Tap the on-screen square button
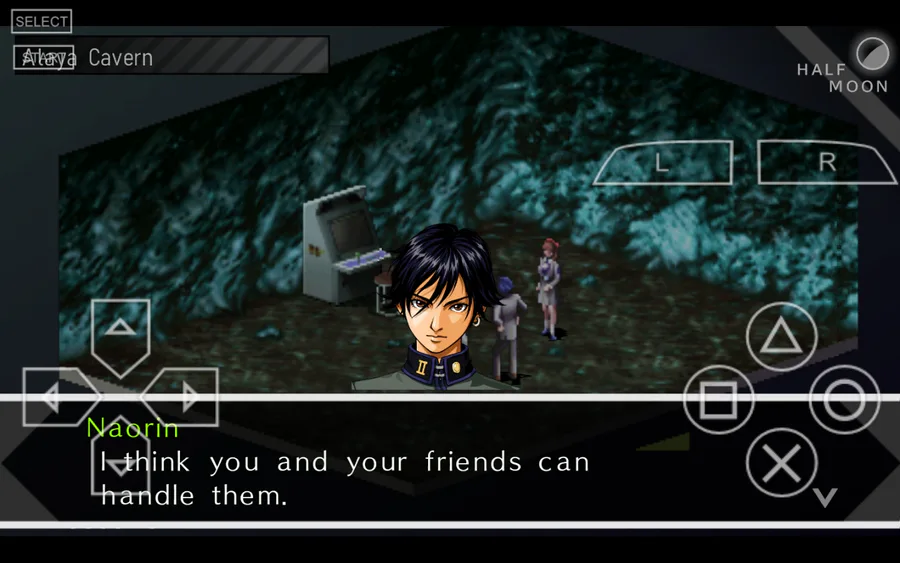Viewport: 900px width, 563px height. point(718,400)
